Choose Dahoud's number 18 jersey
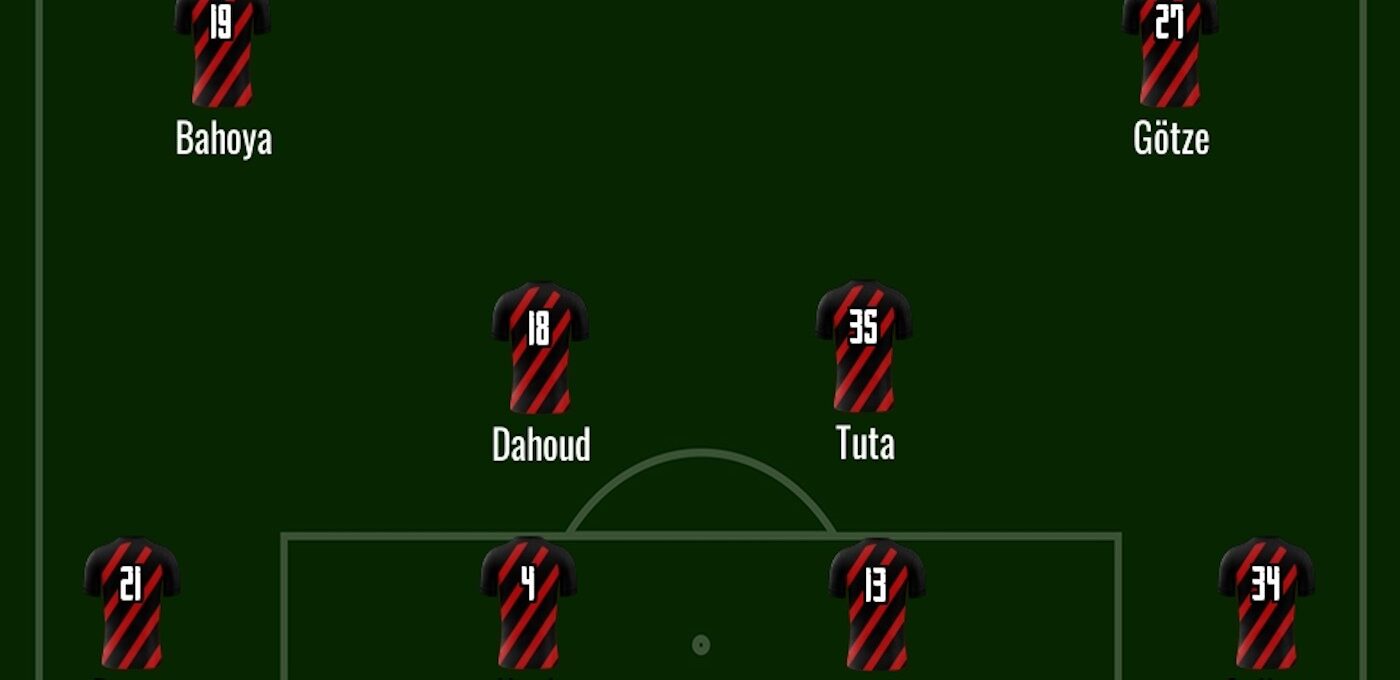This screenshot has width=1400, height=680. click(540, 348)
